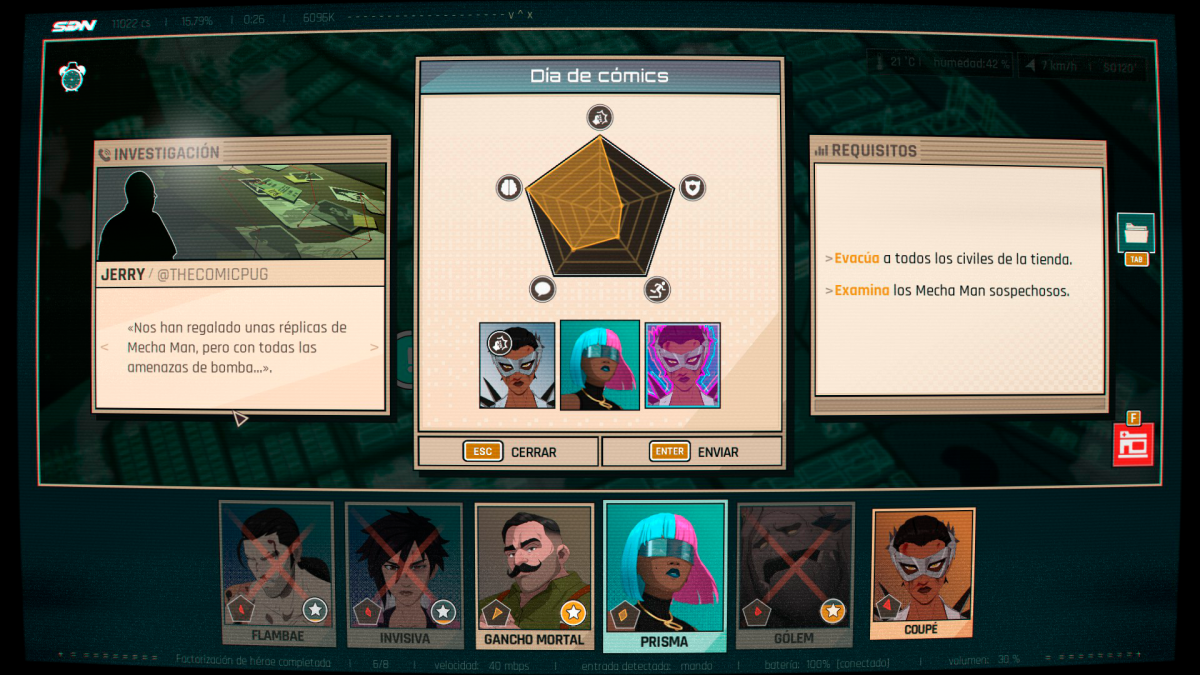Viewport: 1200px width, 675px height.
Task: Click the Coupé portrait in mission slot
Action: [517, 366]
